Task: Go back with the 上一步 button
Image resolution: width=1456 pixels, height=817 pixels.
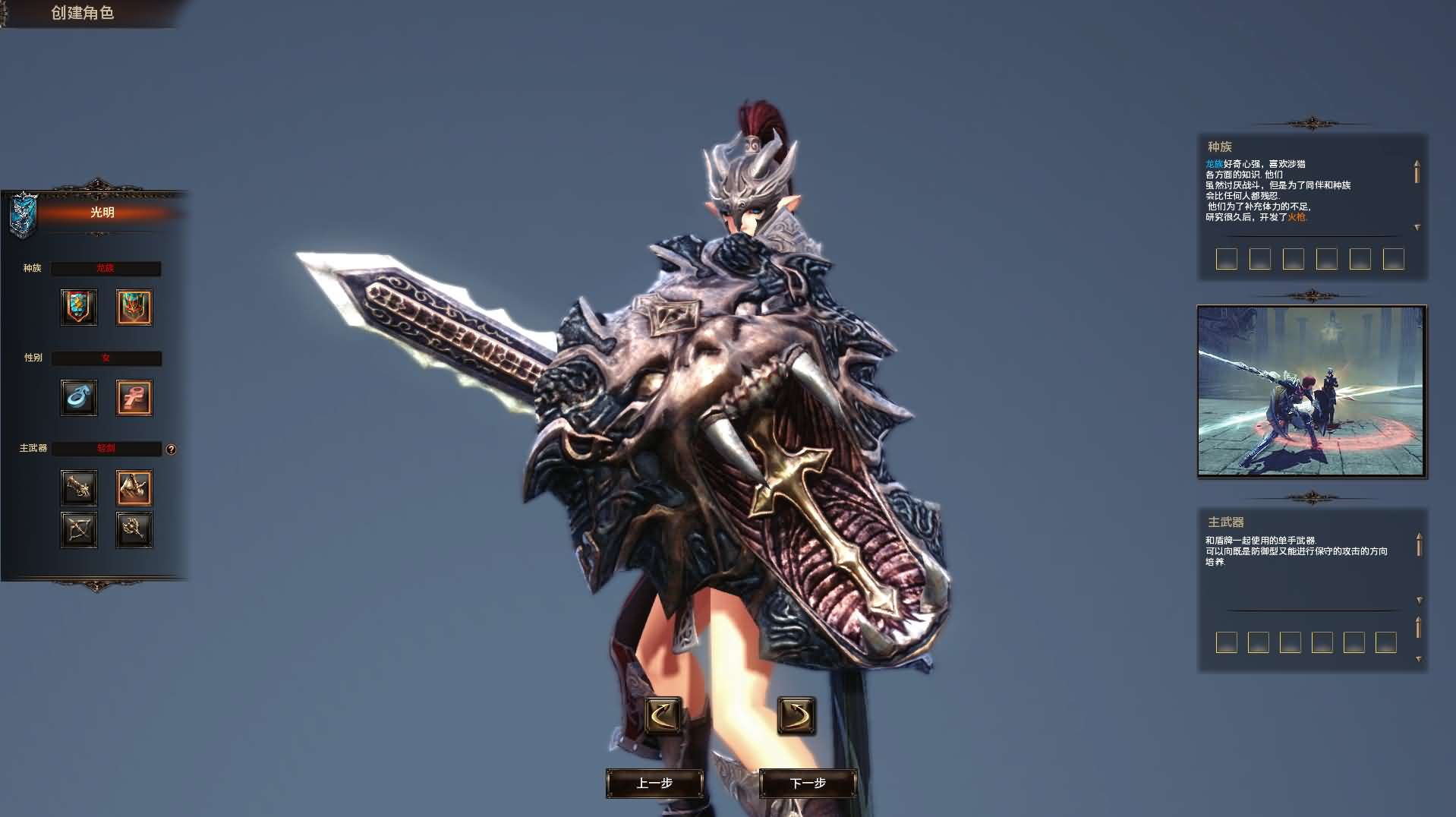Action: click(x=654, y=783)
